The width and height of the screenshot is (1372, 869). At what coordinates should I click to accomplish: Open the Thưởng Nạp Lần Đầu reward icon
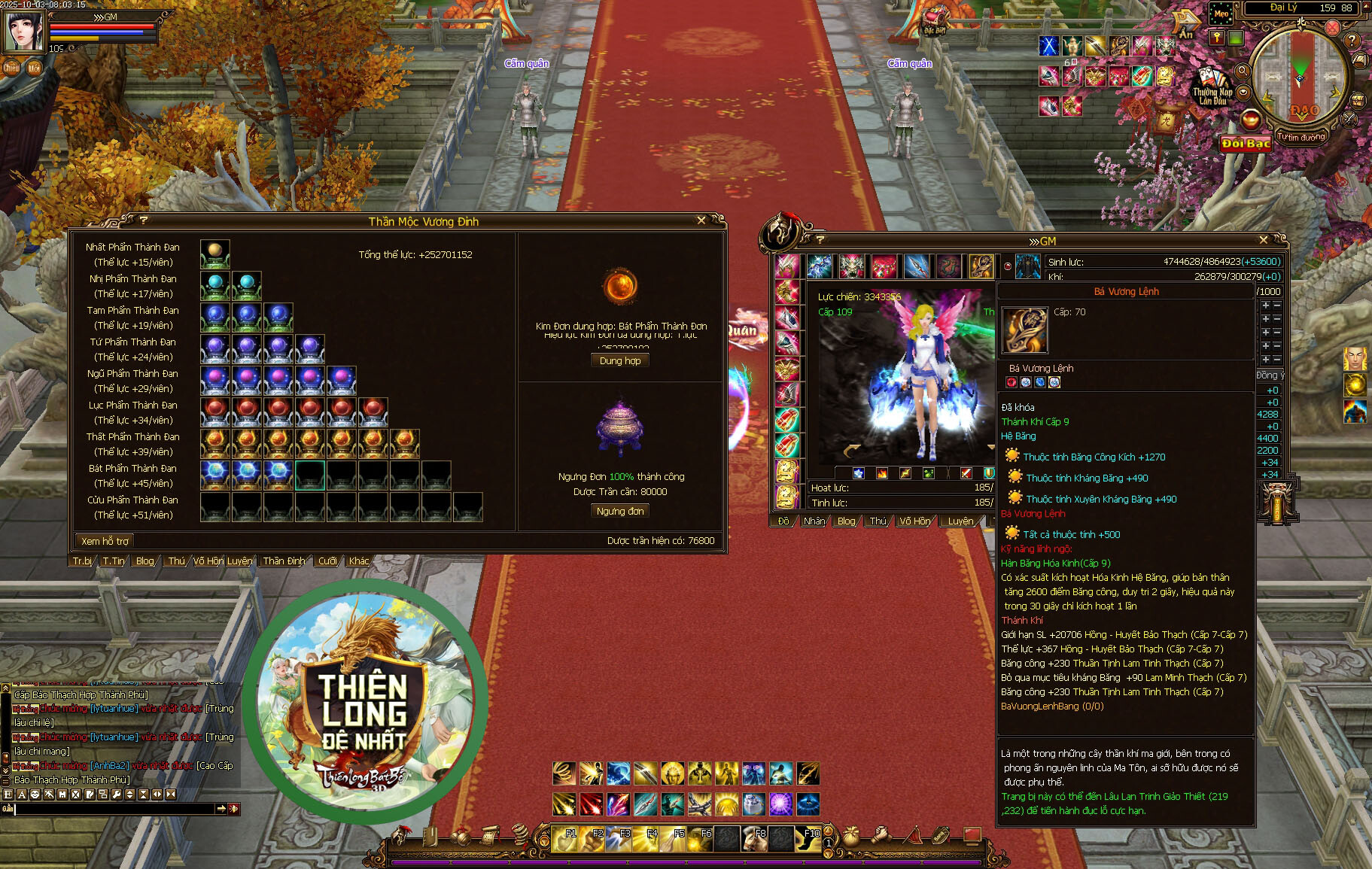(1212, 87)
